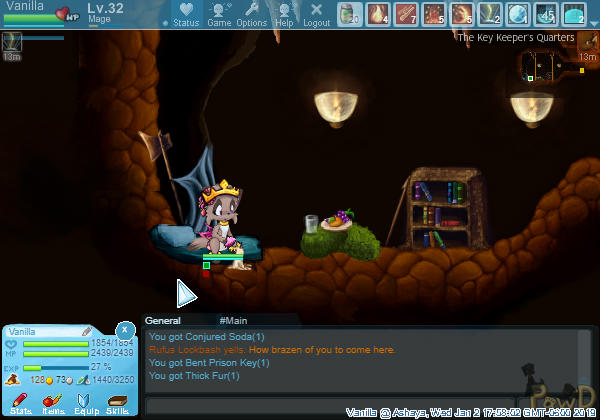Open the Help menu
The image size is (600, 420).
tap(285, 14)
